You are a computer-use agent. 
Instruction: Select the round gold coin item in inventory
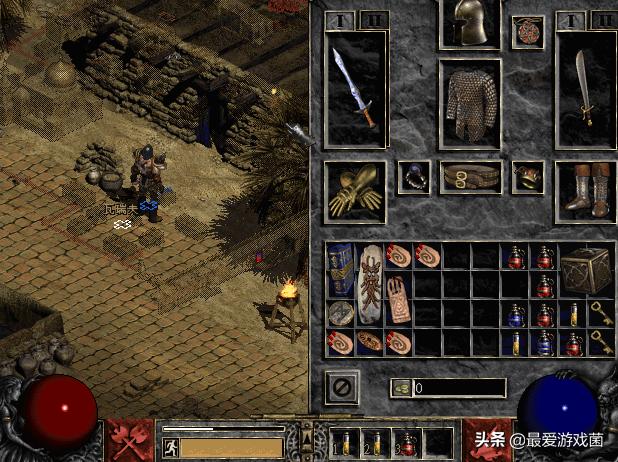(341, 313)
